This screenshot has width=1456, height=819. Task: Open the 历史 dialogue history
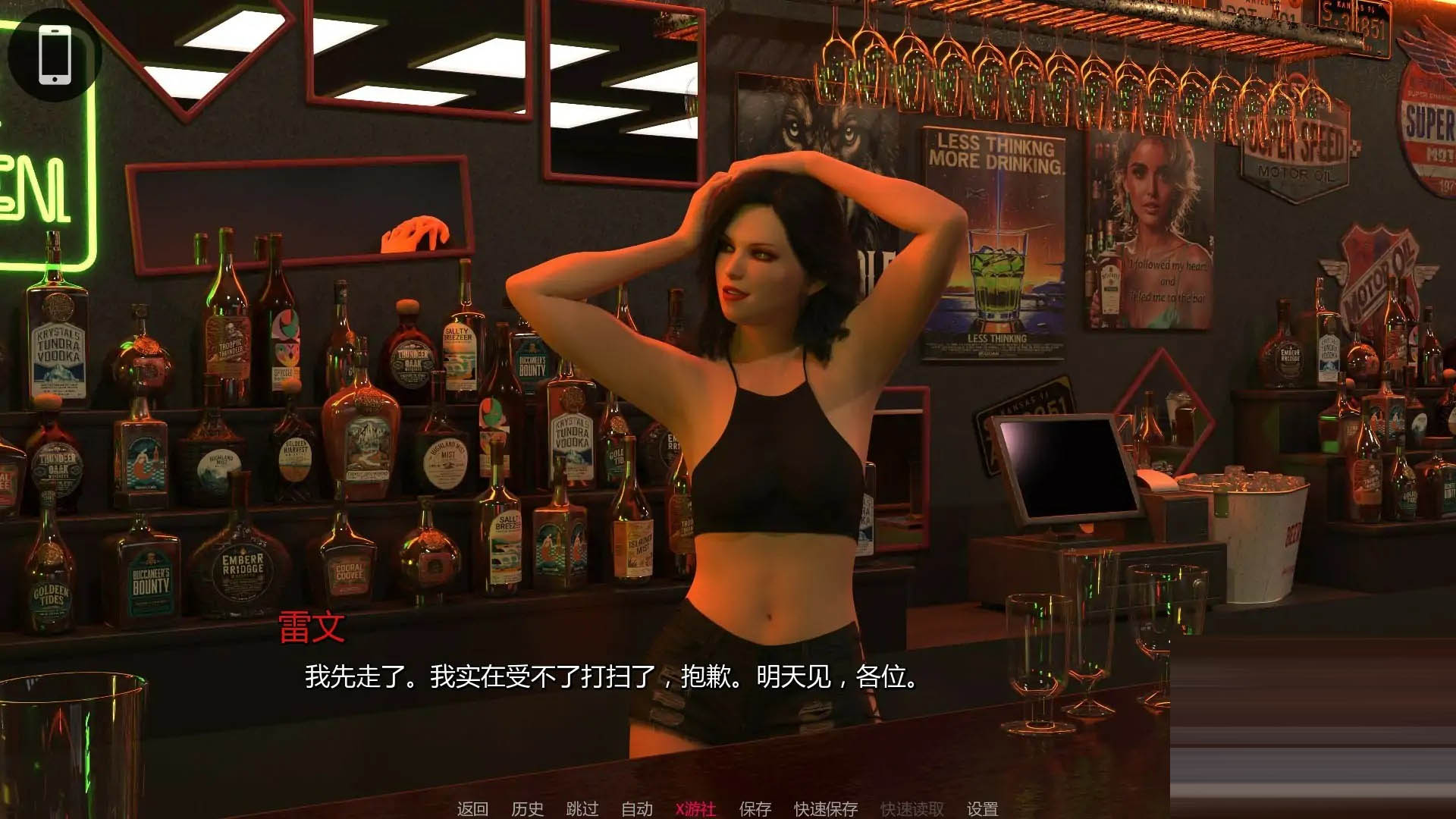point(529,809)
